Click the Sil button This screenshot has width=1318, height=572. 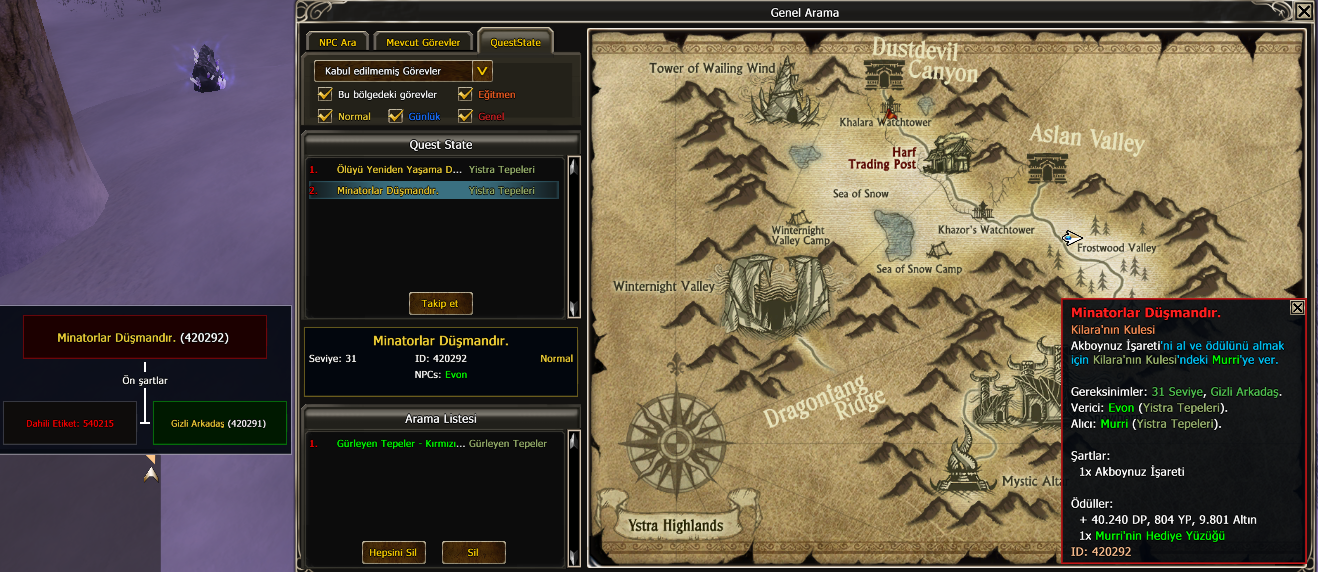pyautogui.click(x=473, y=553)
